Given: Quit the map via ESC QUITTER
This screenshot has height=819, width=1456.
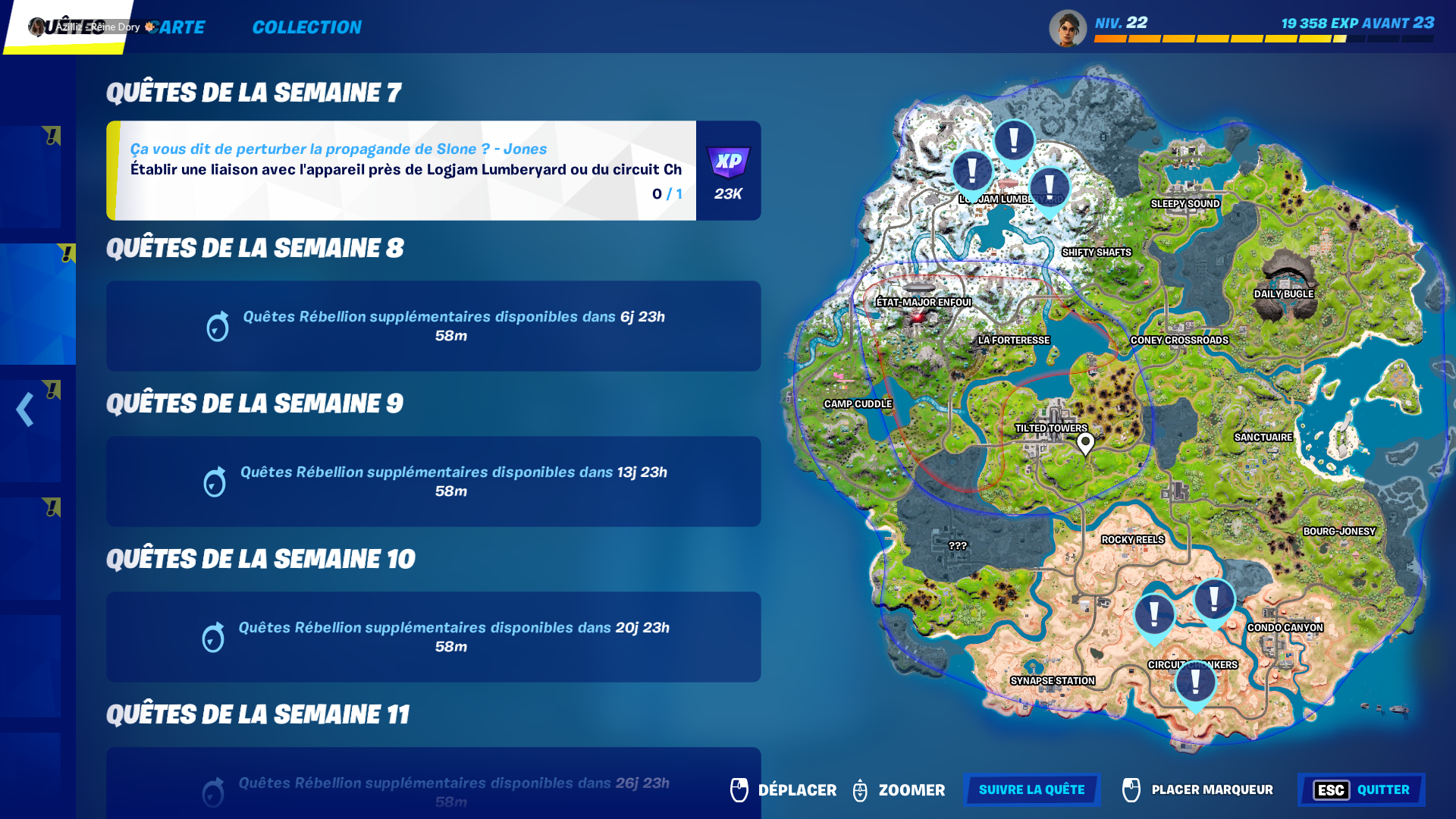Looking at the screenshot, I should tap(1361, 790).
